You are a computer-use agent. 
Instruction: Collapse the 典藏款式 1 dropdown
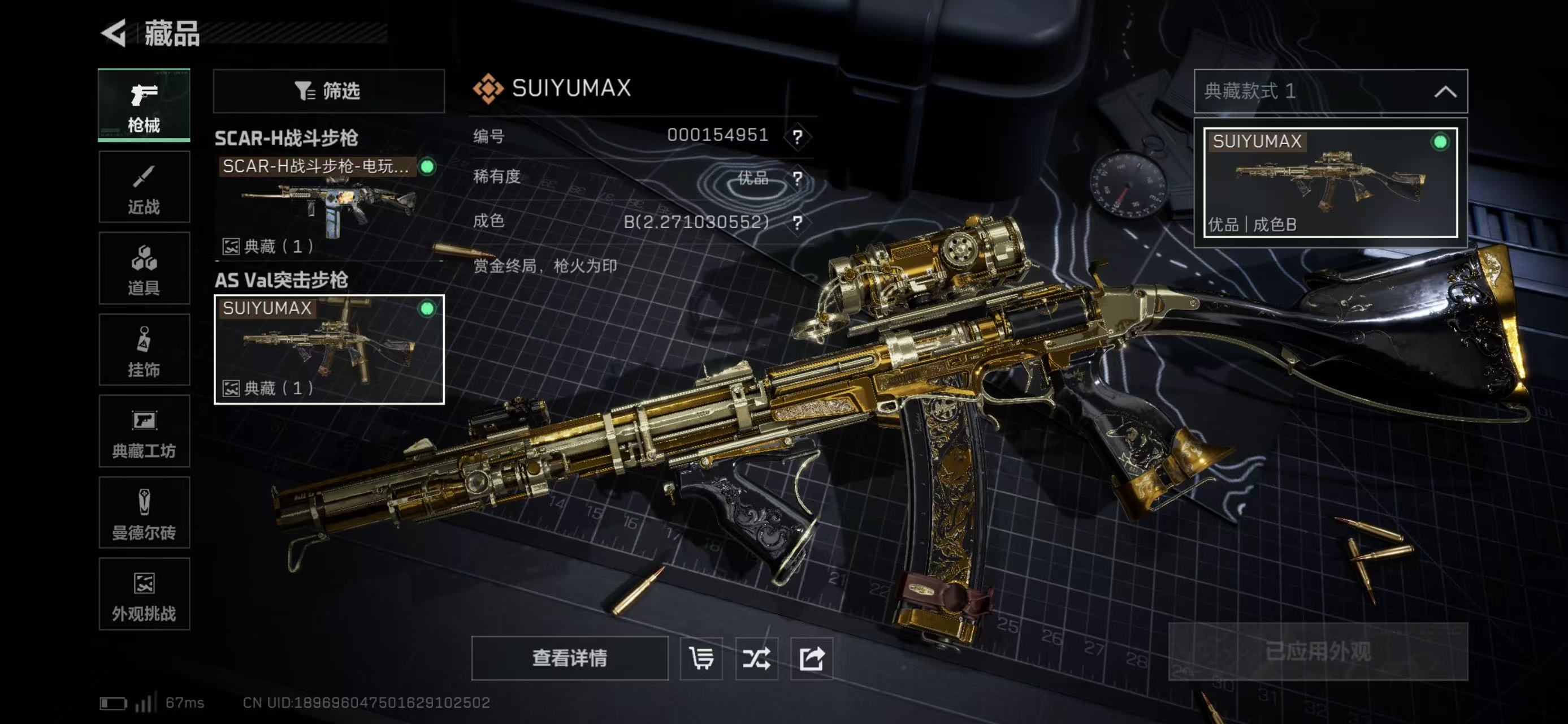click(1445, 91)
